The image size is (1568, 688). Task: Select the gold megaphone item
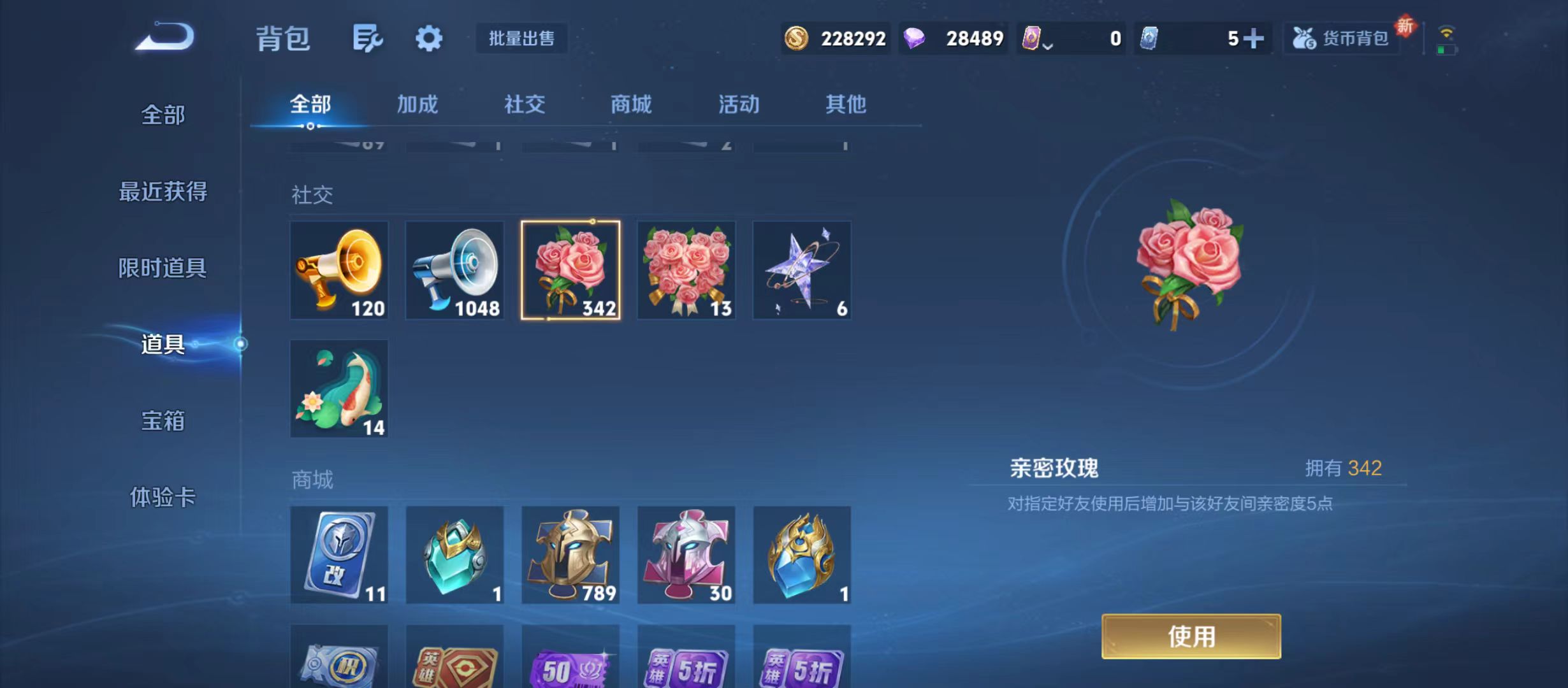pos(339,270)
